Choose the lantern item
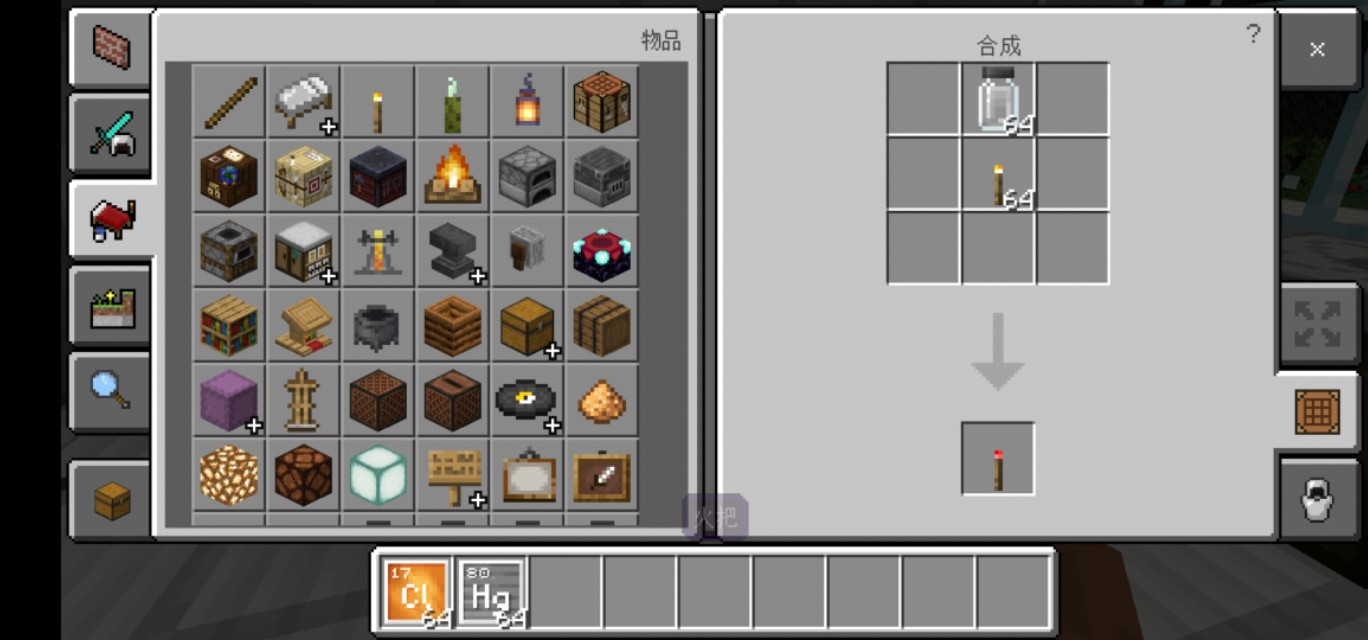1368x640 pixels. click(527, 101)
